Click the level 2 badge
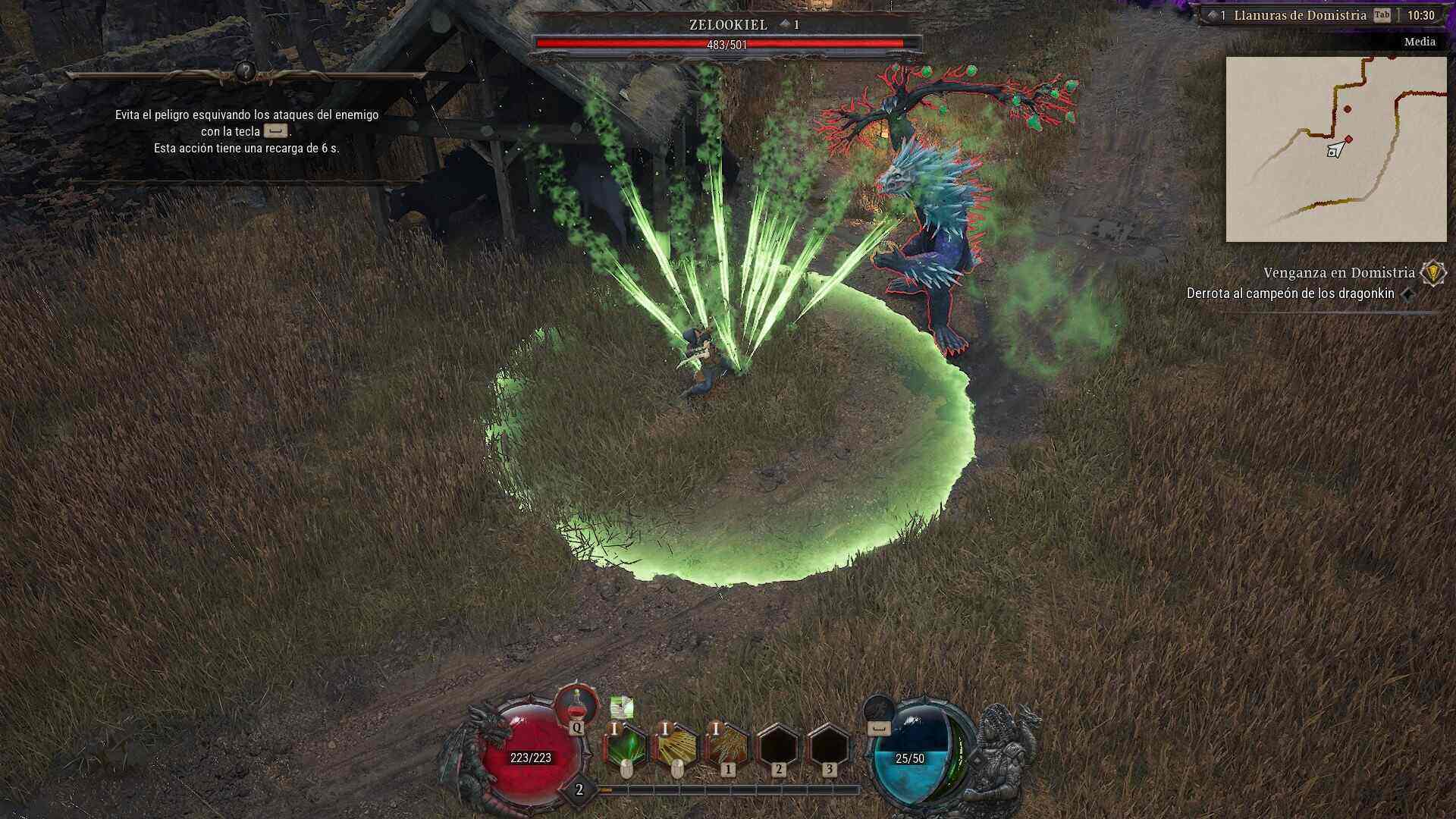The width and height of the screenshot is (1456, 819). pos(579,790)
